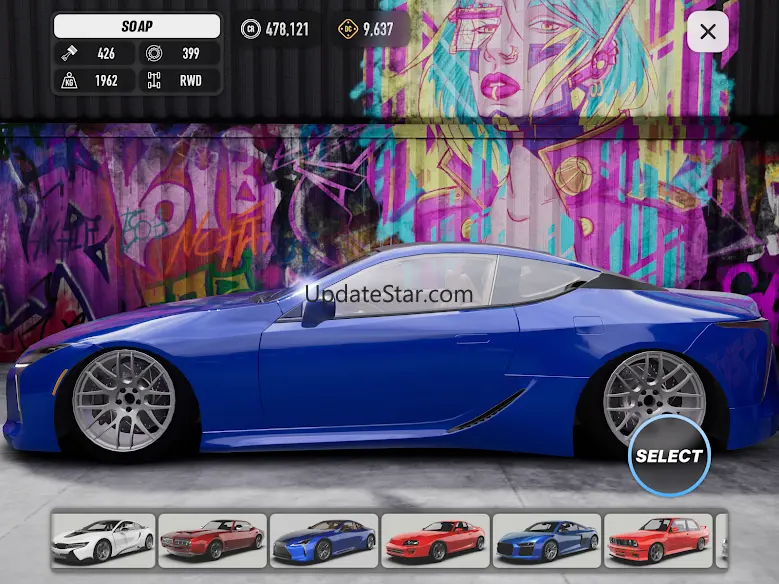The height and width of the screenshot is (584, 779).
Task: Confirm the car with the SELECT button
Action: click(x=669, y=456)
